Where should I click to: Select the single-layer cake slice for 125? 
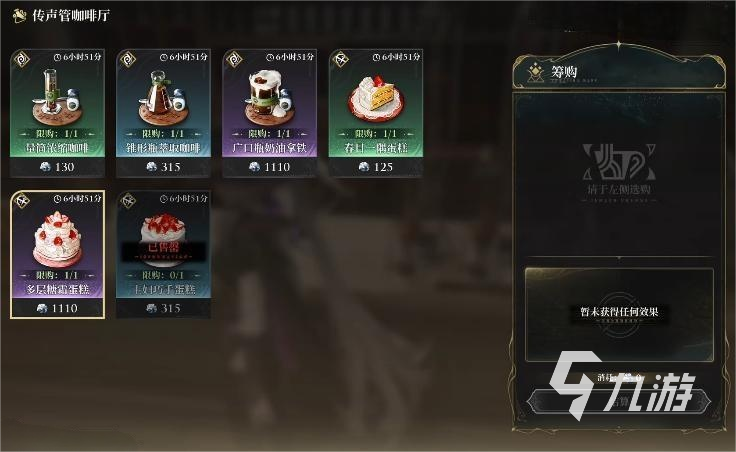point(375,112)
